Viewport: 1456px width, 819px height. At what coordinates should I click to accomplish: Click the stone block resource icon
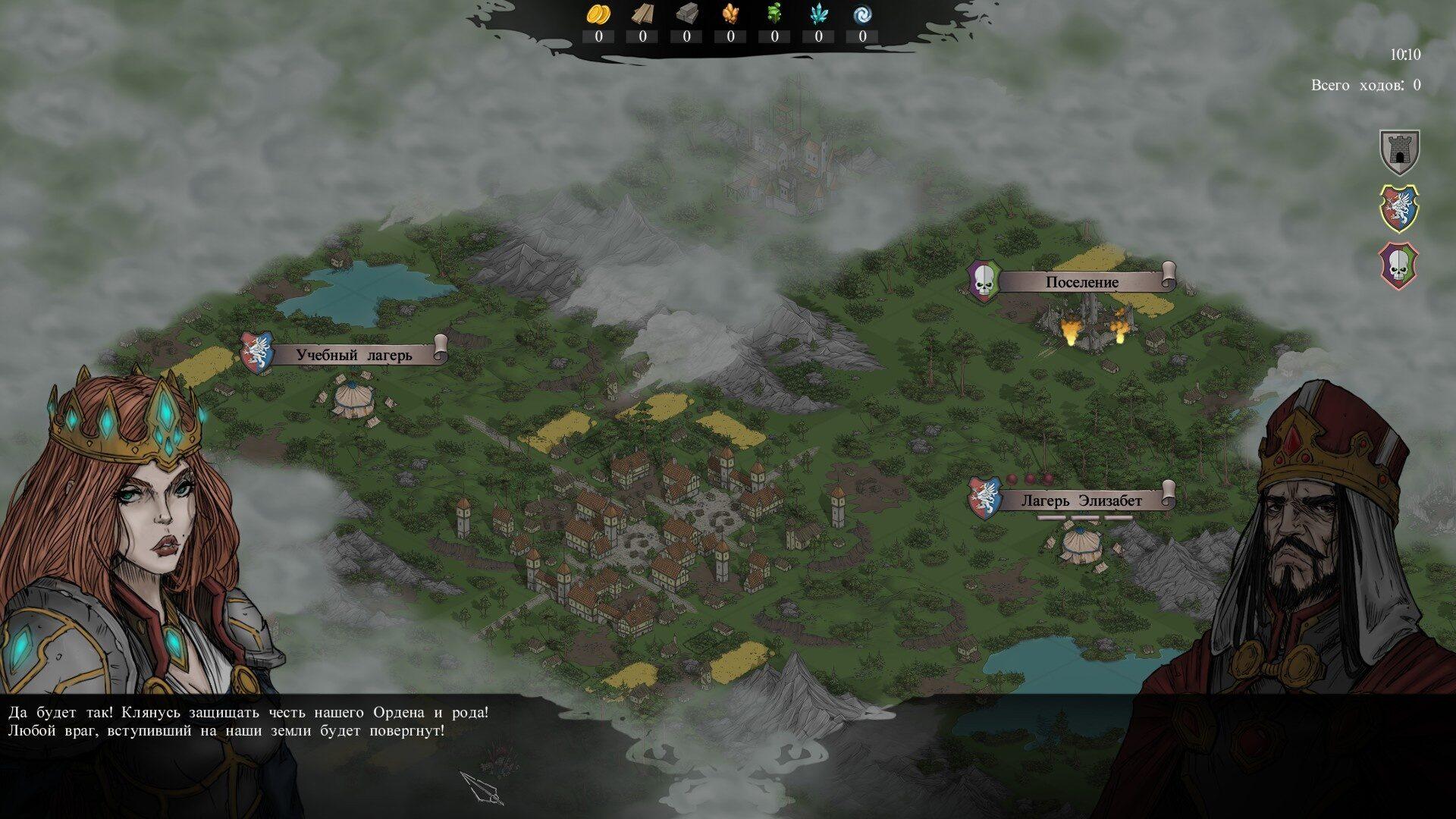tap(686, 14)
